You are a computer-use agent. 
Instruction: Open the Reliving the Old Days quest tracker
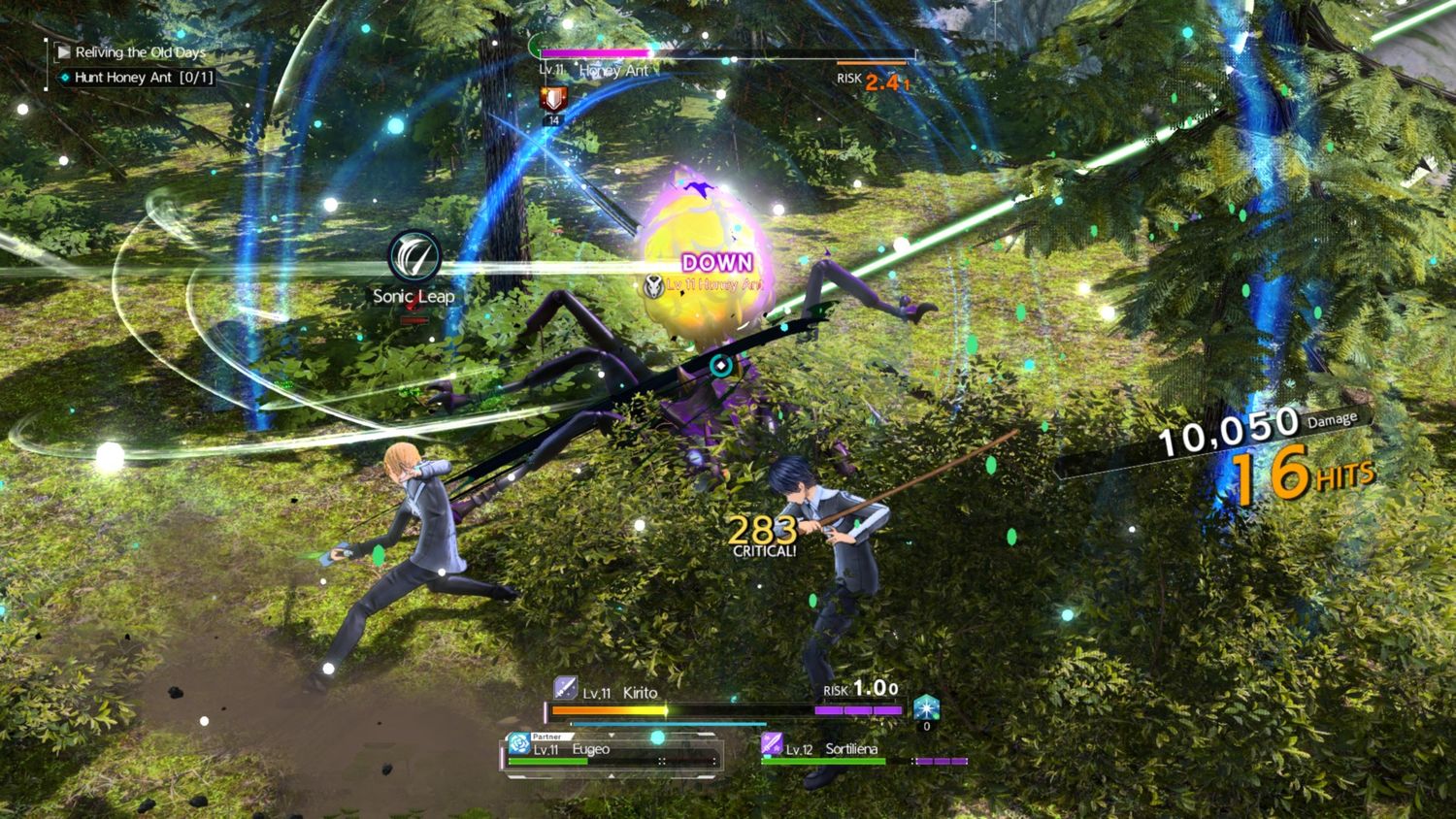tap(140, 52)
